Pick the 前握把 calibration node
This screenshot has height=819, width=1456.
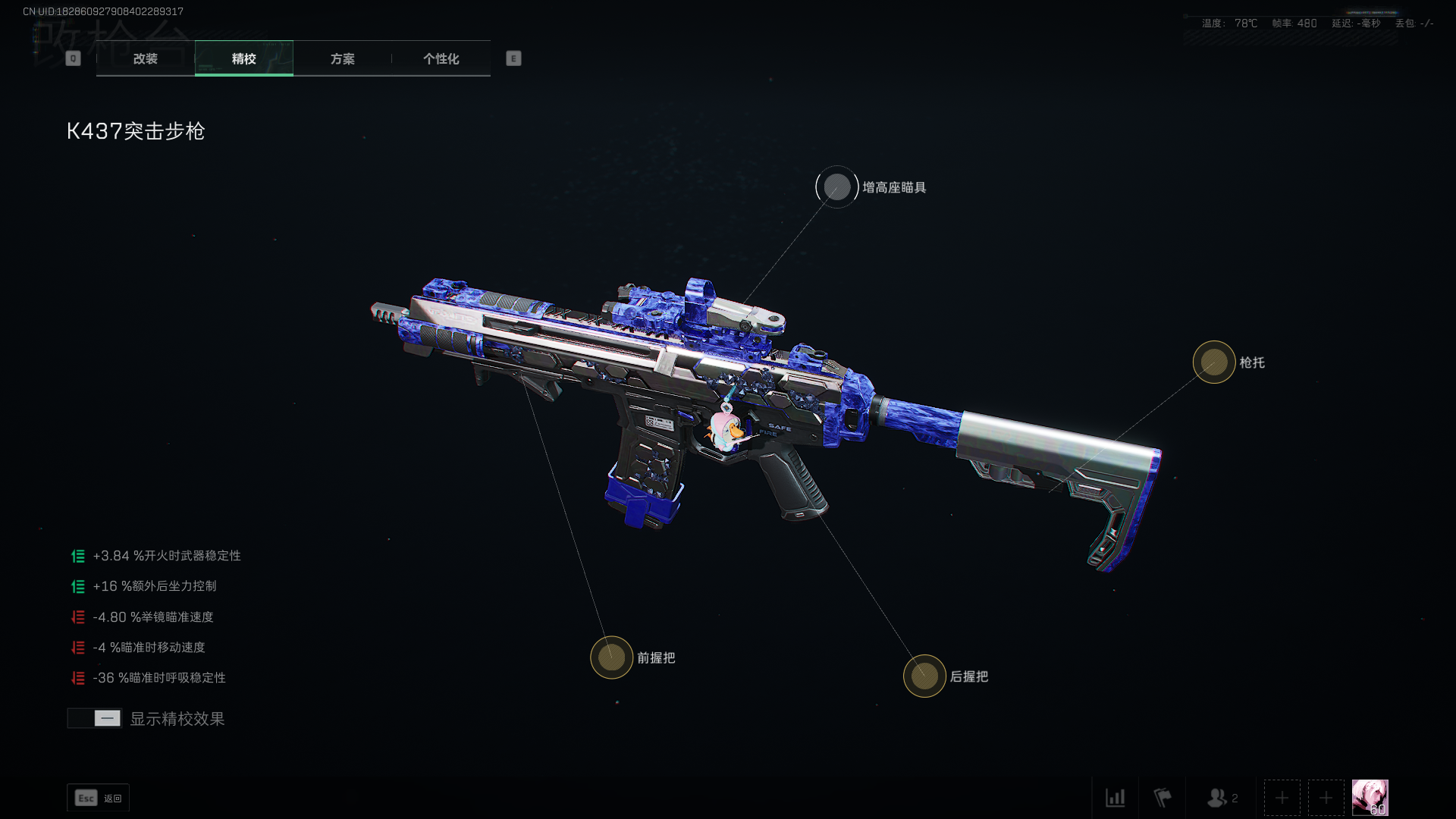tap(611, 657)
